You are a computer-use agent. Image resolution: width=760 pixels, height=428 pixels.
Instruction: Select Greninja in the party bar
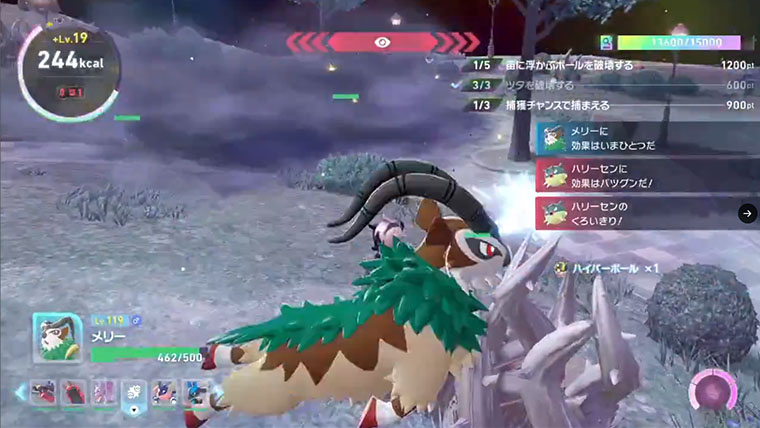(164, 393)
